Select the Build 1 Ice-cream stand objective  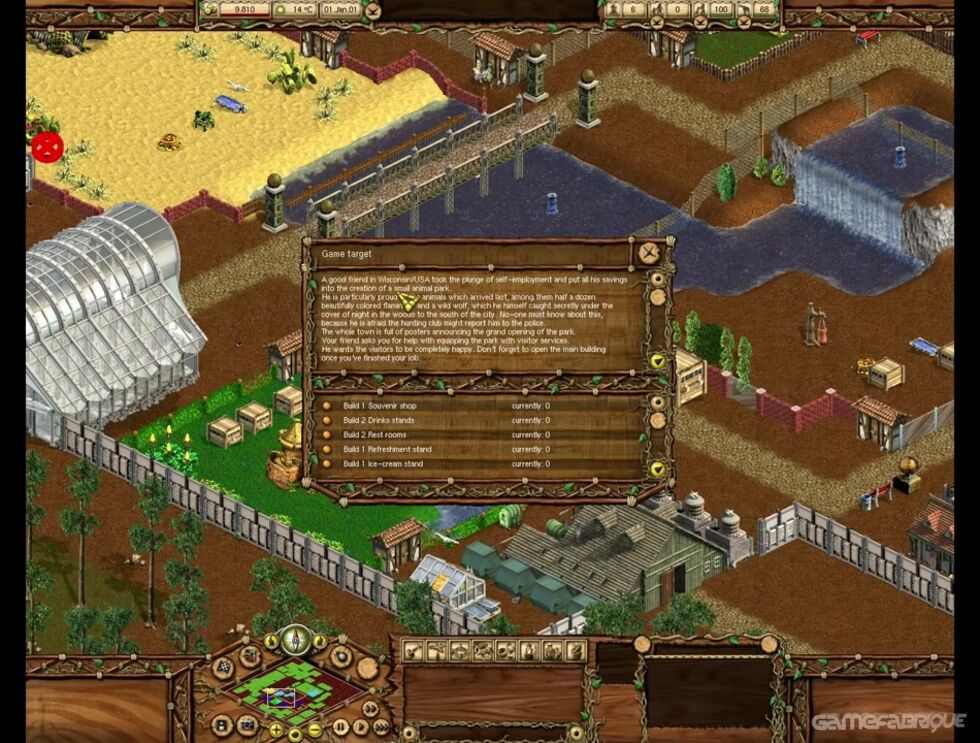[x=383, y=464]
